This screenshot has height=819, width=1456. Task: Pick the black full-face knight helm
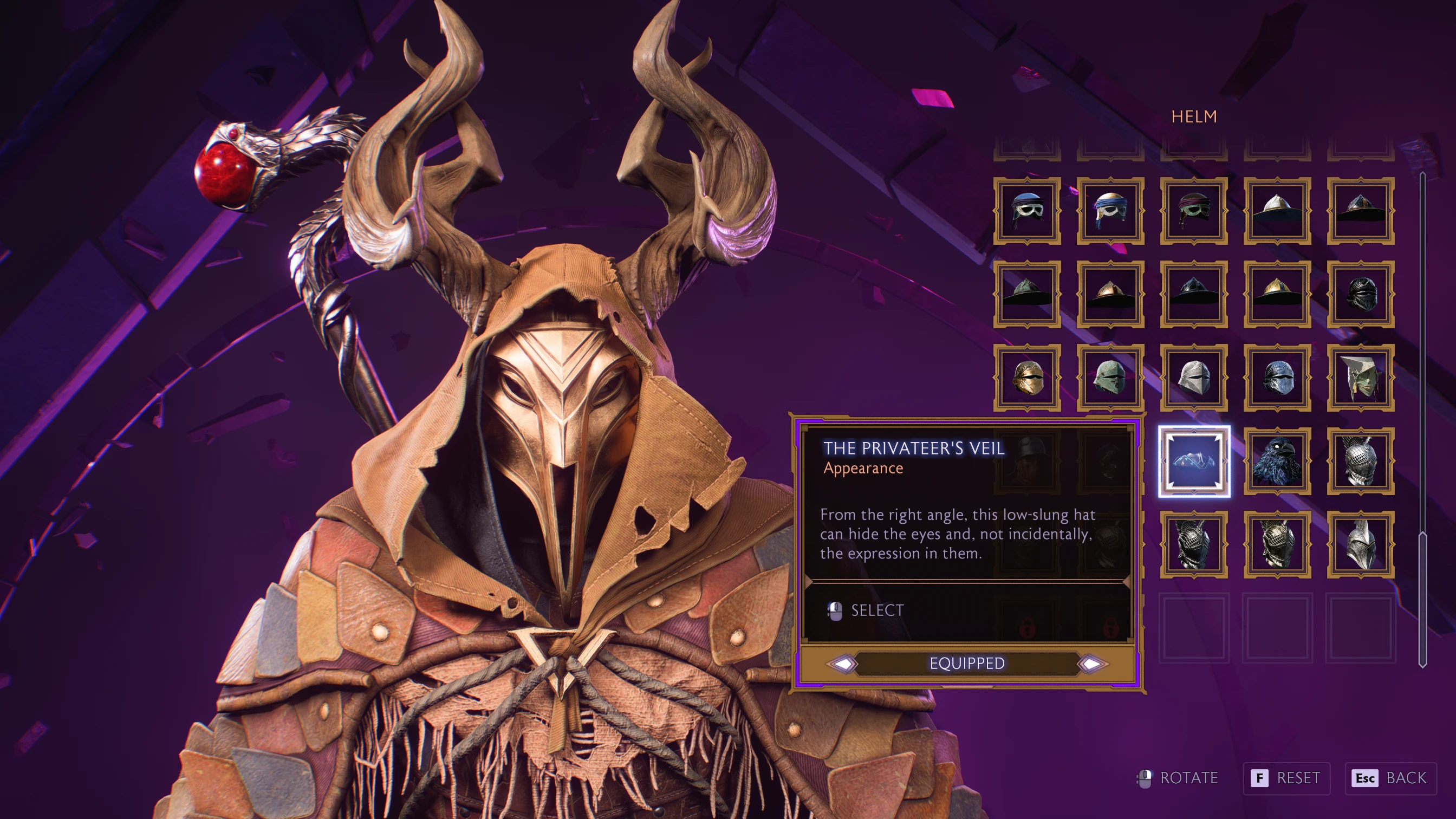point(1361,294)
